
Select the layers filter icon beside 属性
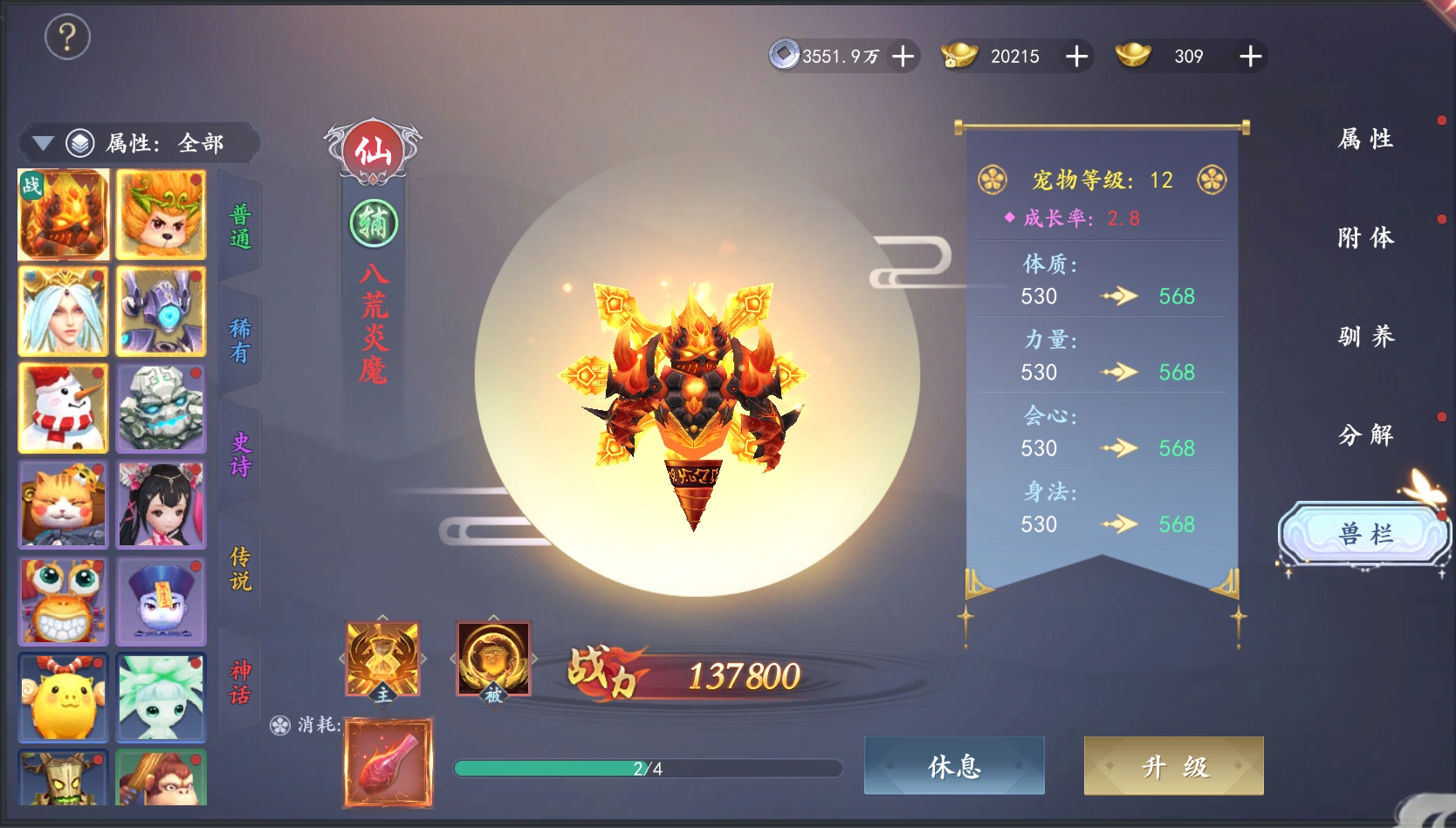tap(80, 142)
